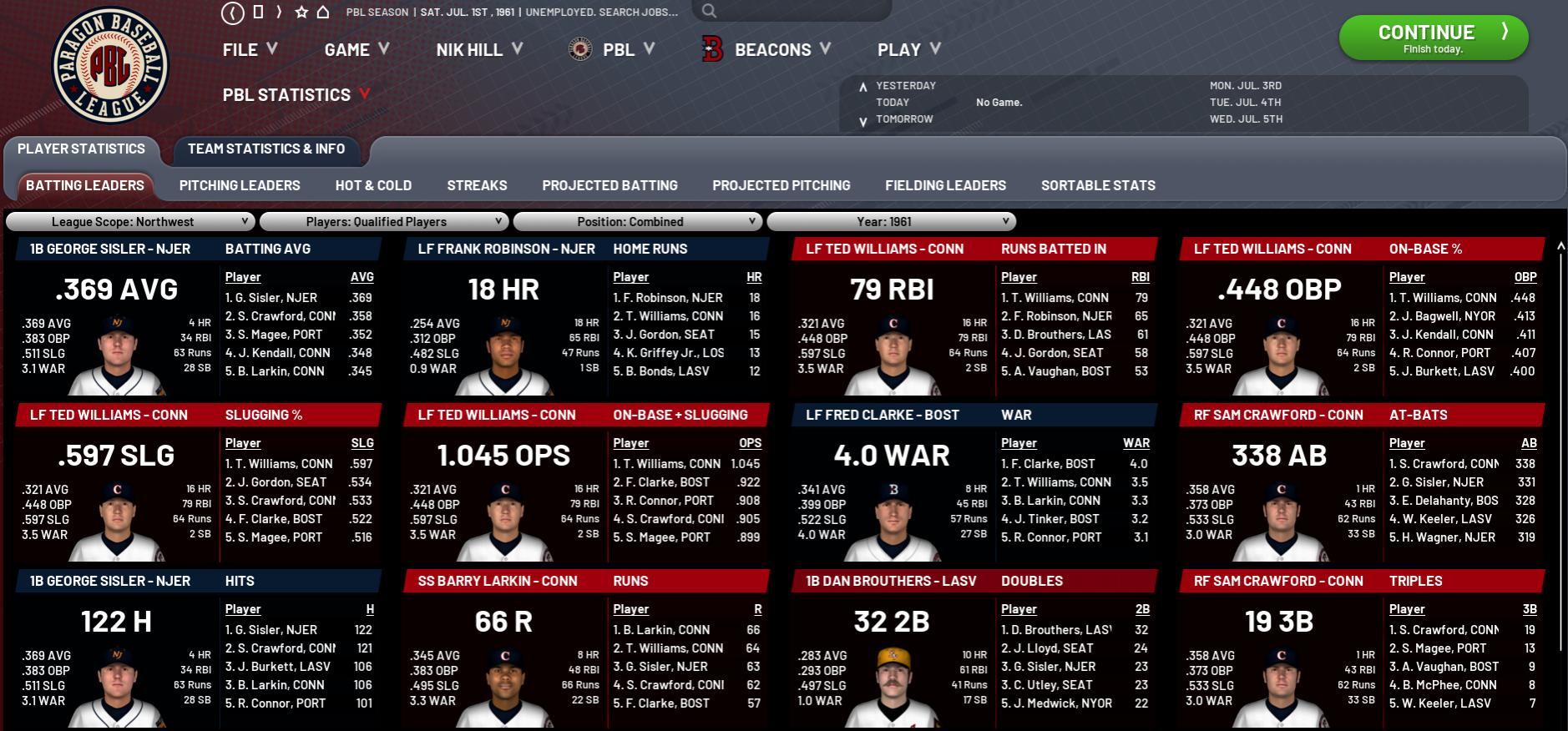Screen dimensions: 1568x731
Task: View the Streaks tab
Action: coord(477,185)
